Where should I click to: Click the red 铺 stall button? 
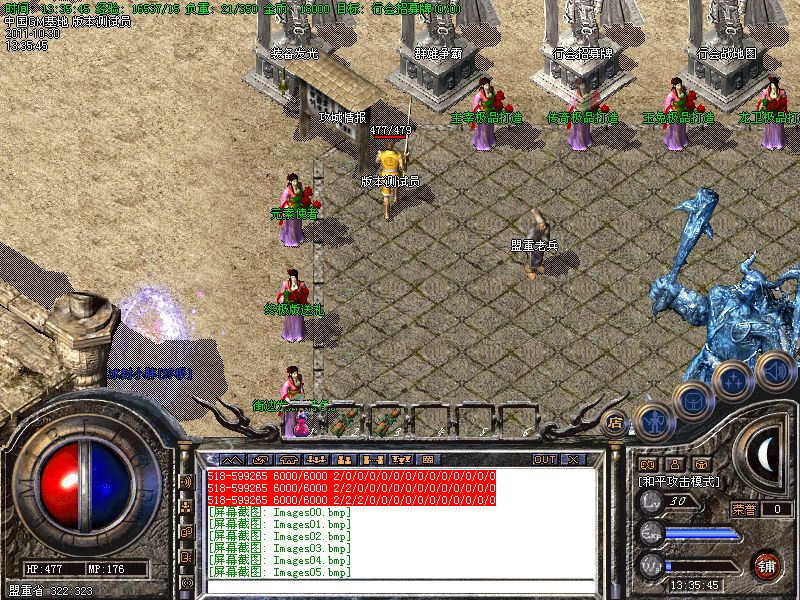coord(767,563)
